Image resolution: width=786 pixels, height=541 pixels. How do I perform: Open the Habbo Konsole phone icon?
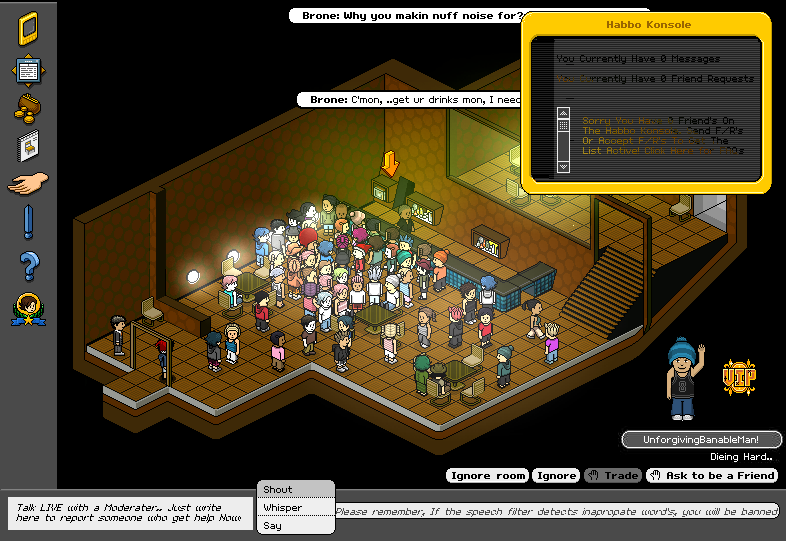27,28
